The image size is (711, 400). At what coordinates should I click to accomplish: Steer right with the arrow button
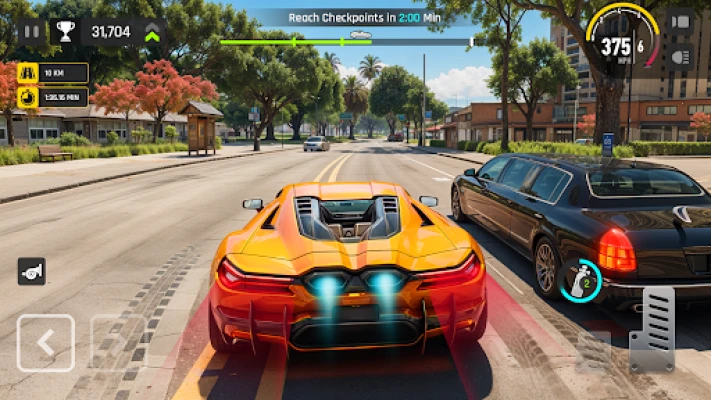point(117,343)
